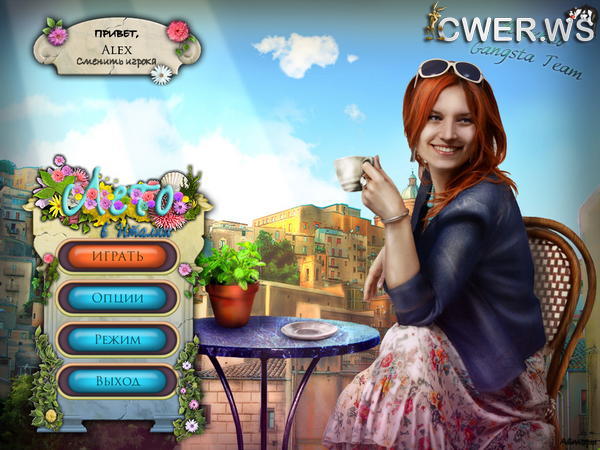Choose the РЕЖИМ mode button
The height and width of the screenshot is (450, 600).
tap(118, 339)
